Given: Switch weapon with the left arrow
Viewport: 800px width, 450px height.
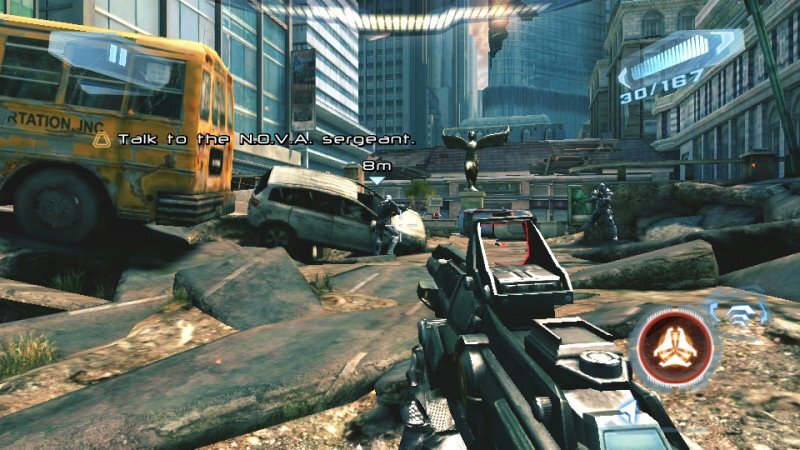Looking at the screenshot, I should (624, 76).
